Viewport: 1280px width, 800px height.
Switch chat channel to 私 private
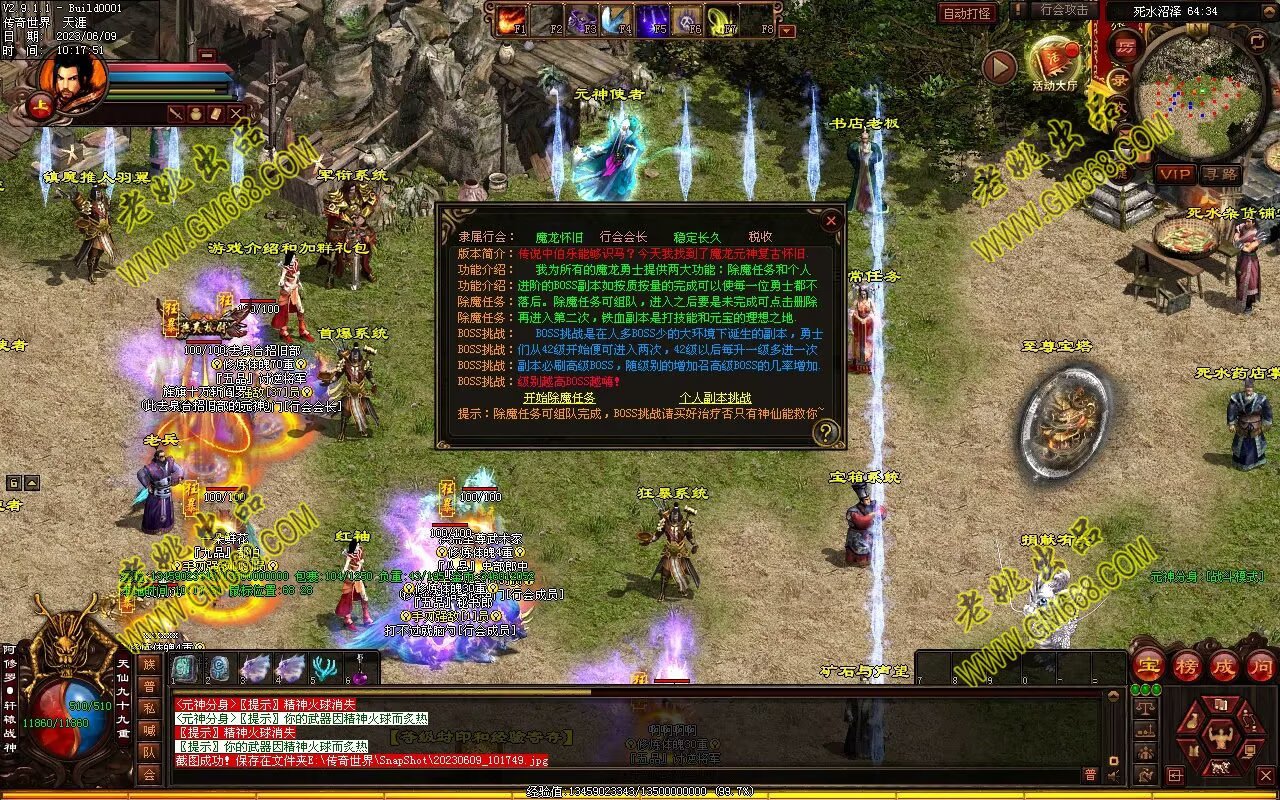149,708
